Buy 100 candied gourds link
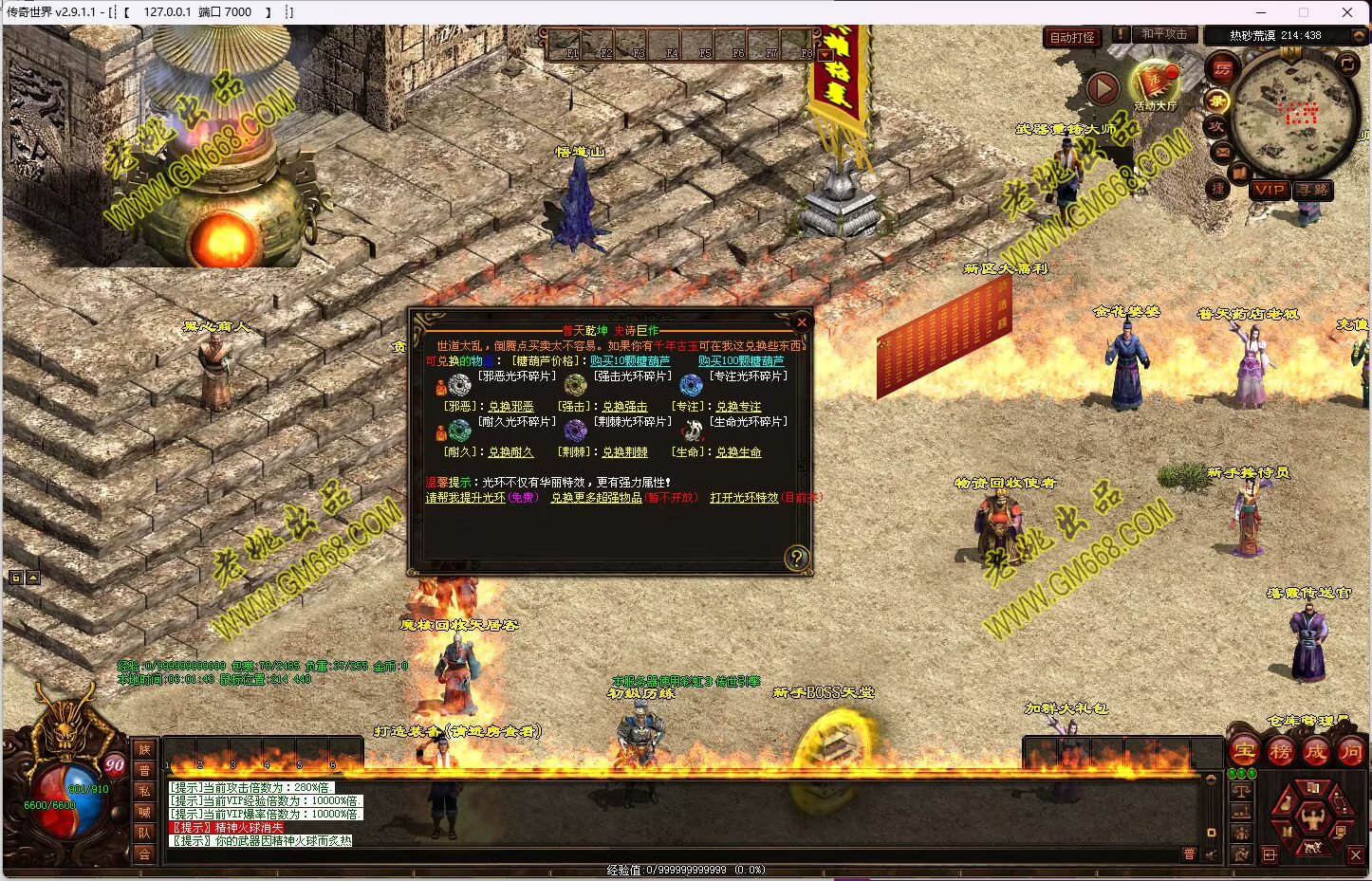1372x881 pixels. (x=741, y=361)
